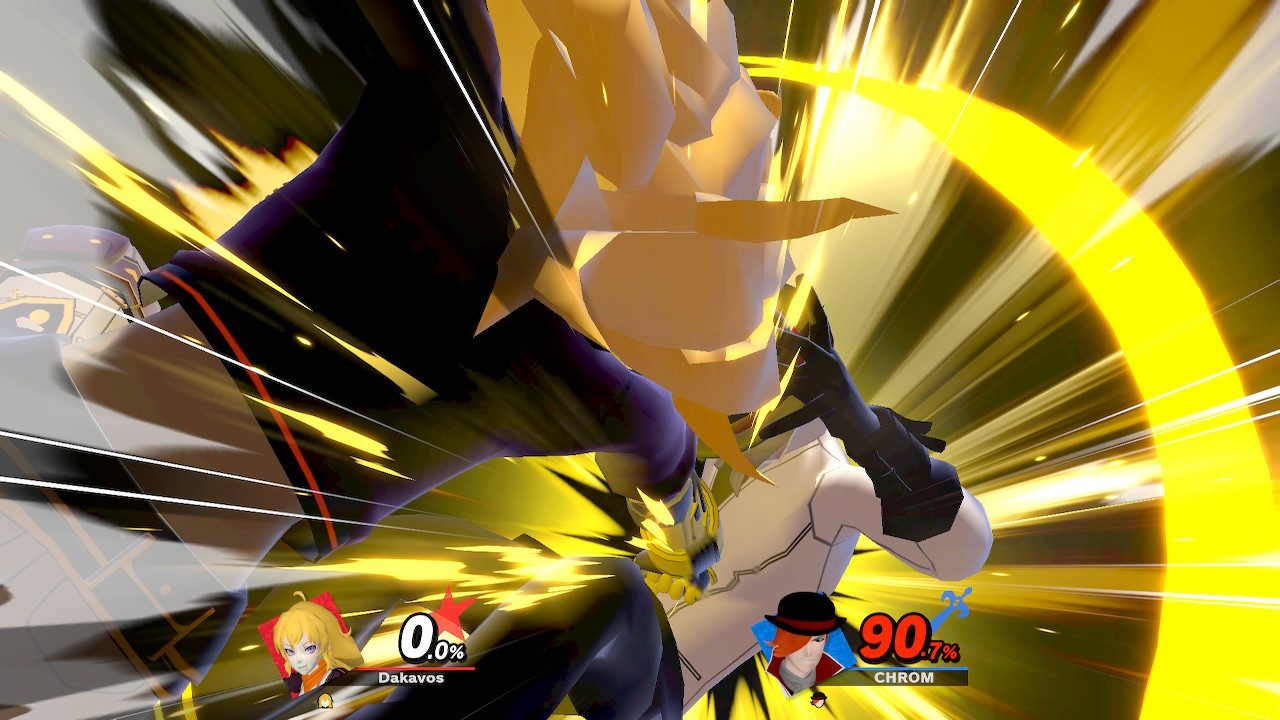Click the Dakavos player name label

tap(410, 677)
